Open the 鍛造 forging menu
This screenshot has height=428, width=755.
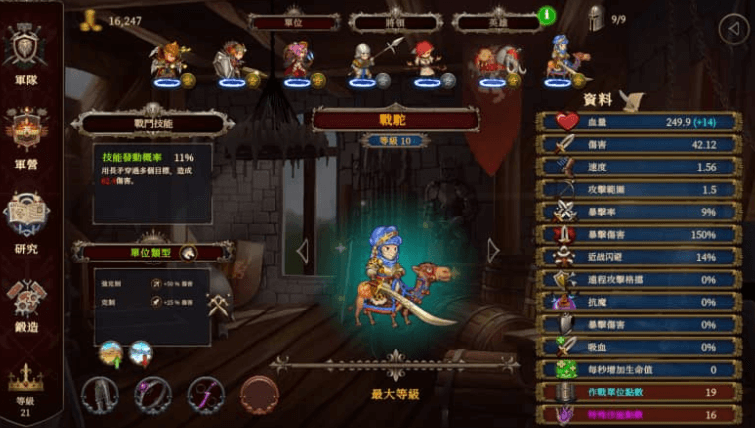pyautogui.click(x=26, y=303)
